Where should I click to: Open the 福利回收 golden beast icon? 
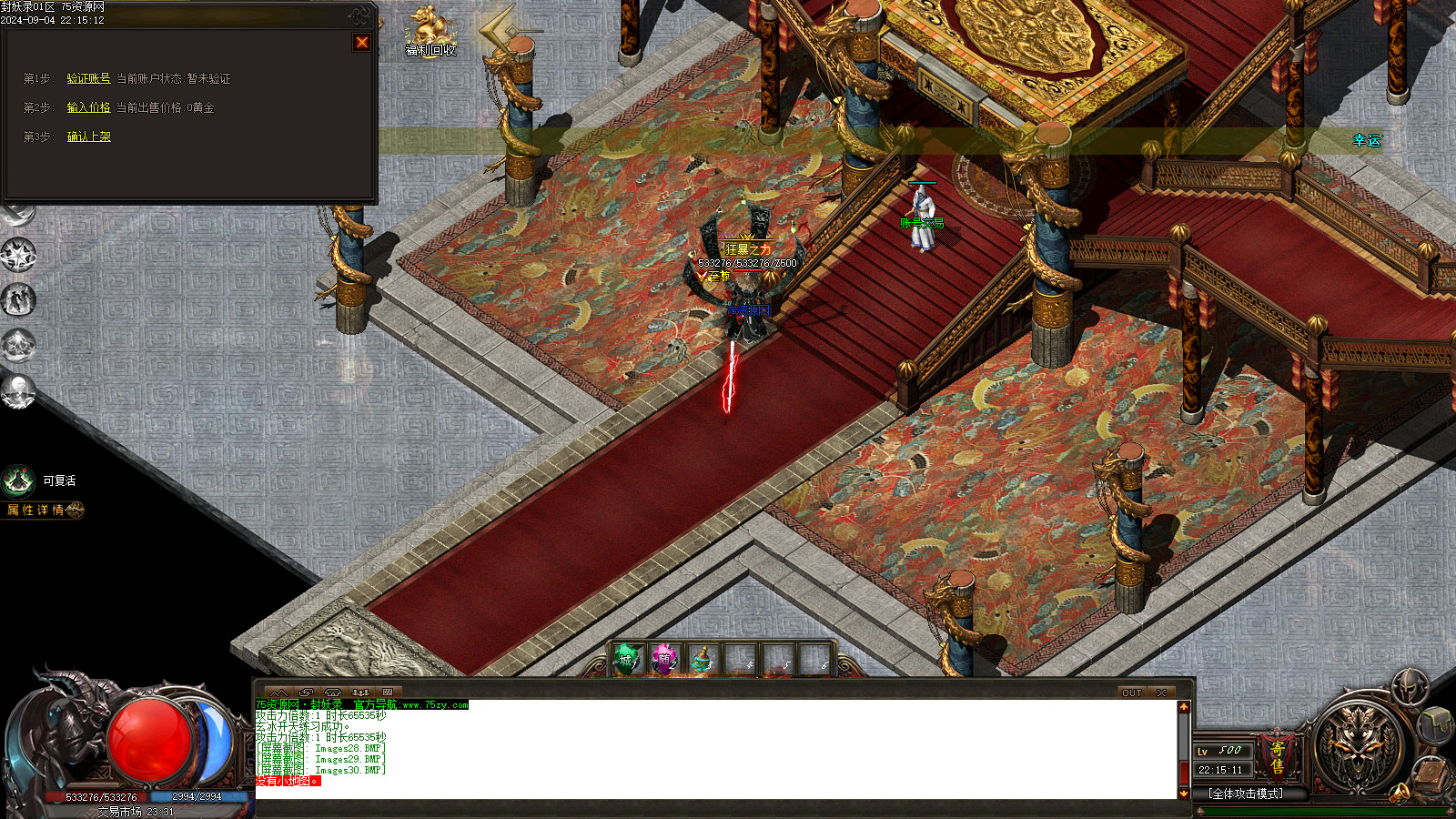(430, 29)
